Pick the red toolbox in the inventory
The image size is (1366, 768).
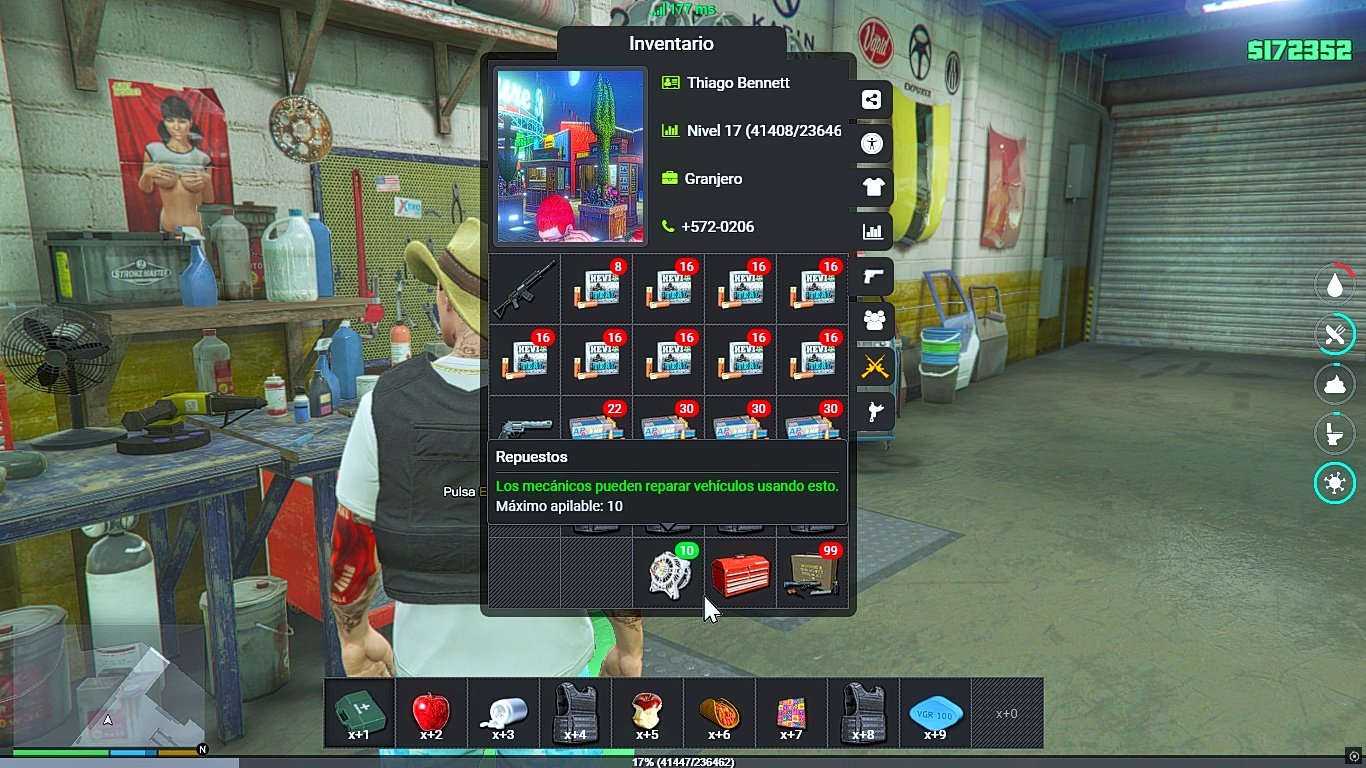tap(740, 575)
